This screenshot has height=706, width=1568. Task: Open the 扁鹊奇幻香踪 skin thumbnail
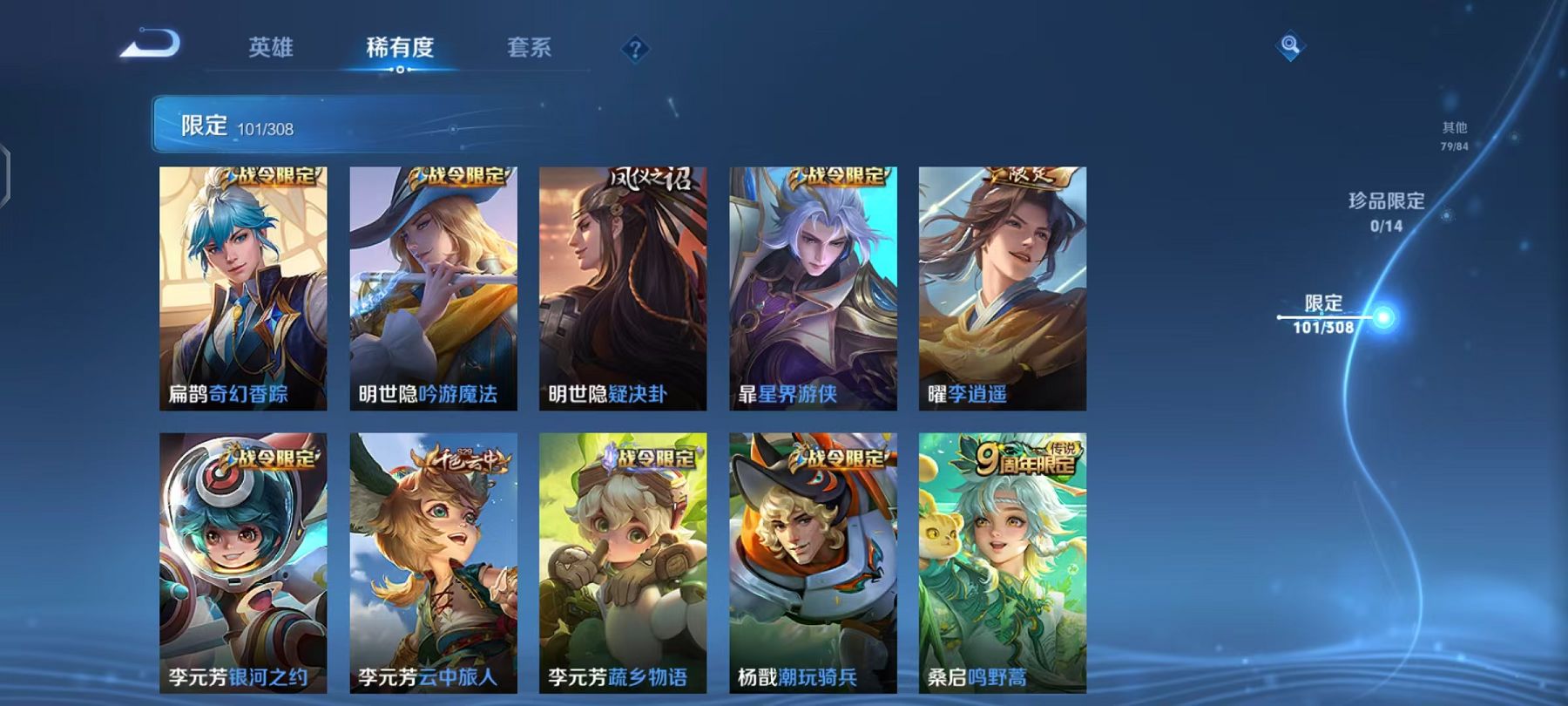click(x=241, y=288)
